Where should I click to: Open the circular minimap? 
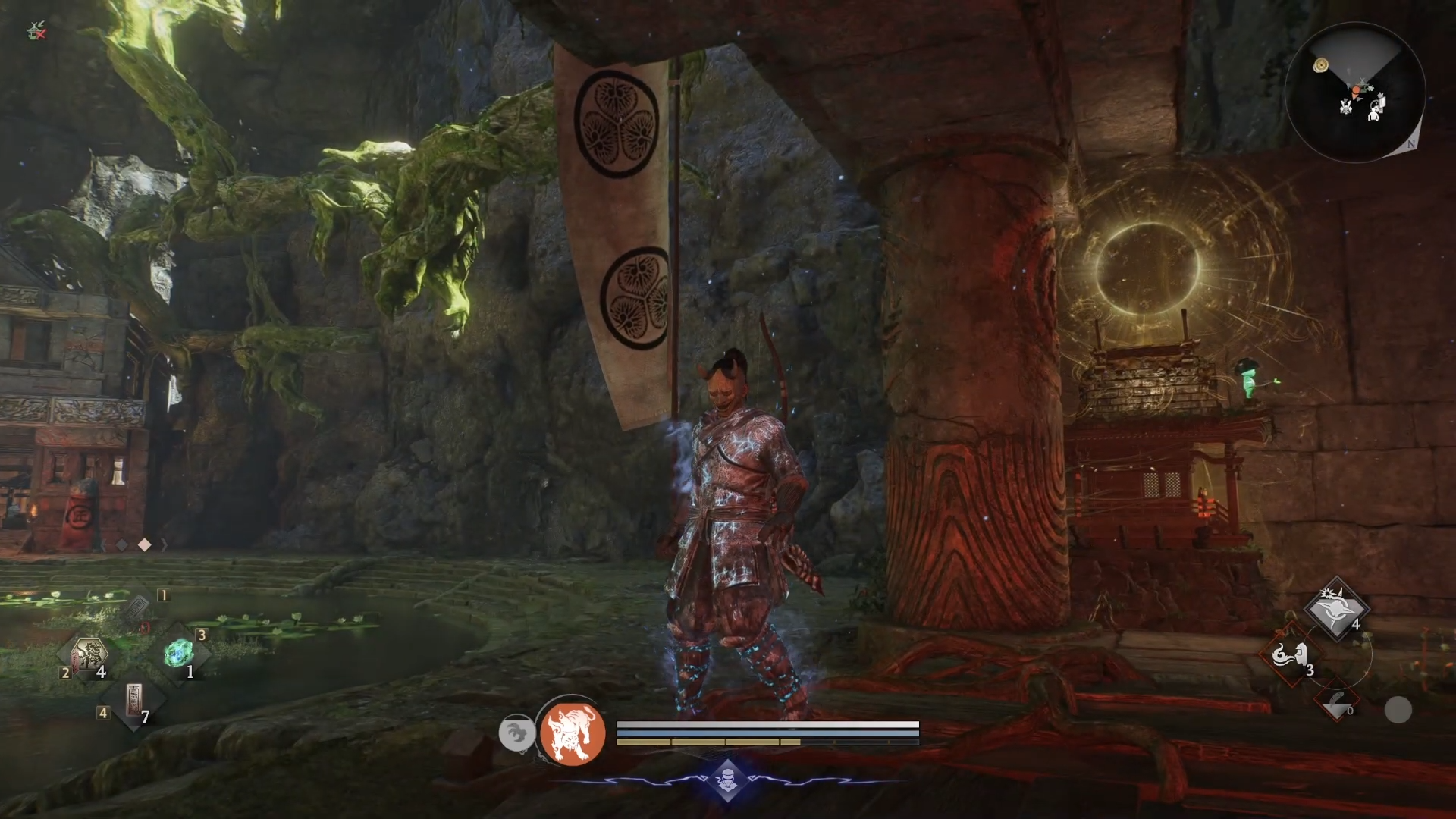pos(1356,92)
